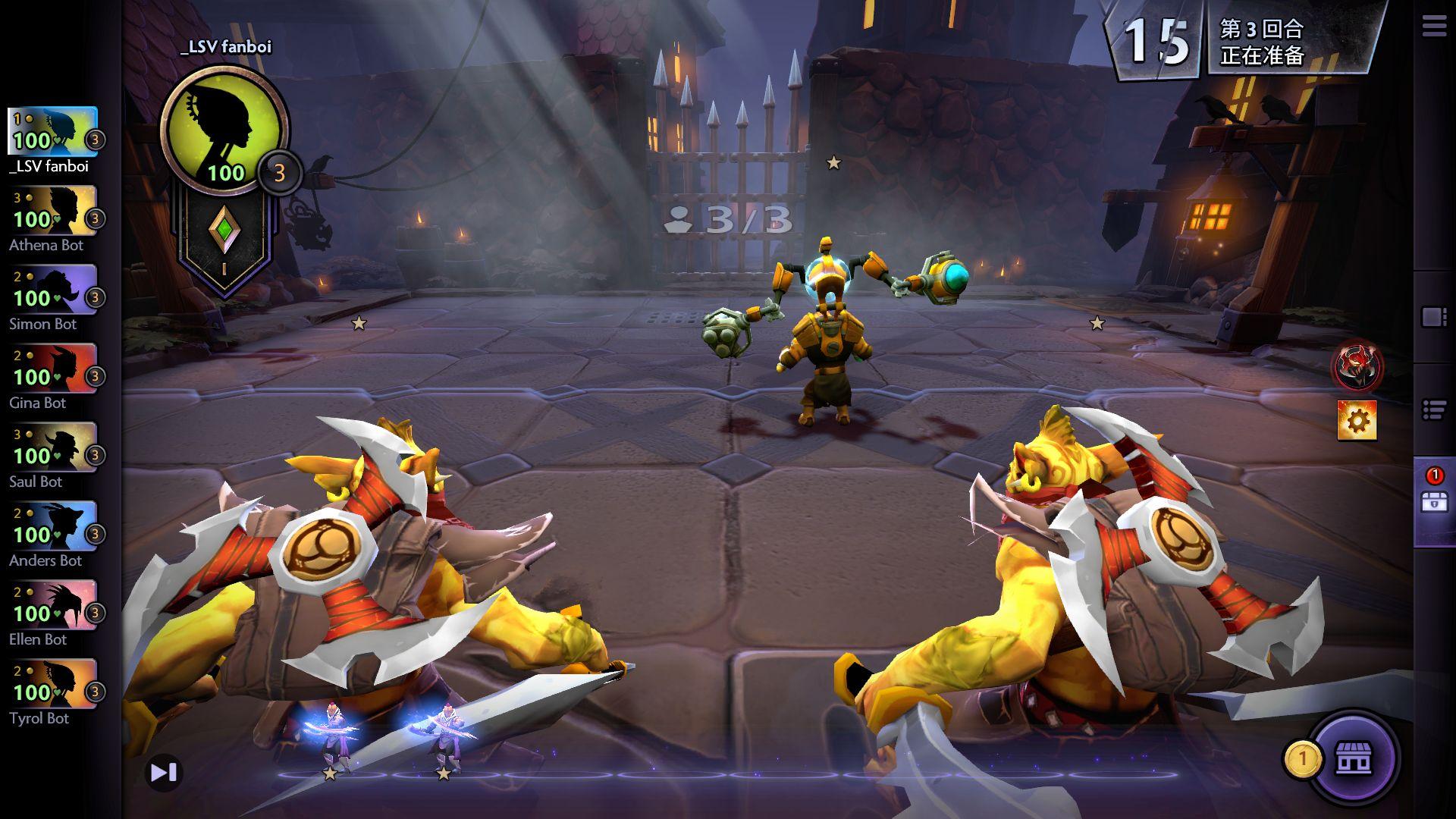Click the skip-forward arrow button
Image resolution: width=1456 pixels, height=819 pixels.
pyautogui.click(x=163, y=773)
